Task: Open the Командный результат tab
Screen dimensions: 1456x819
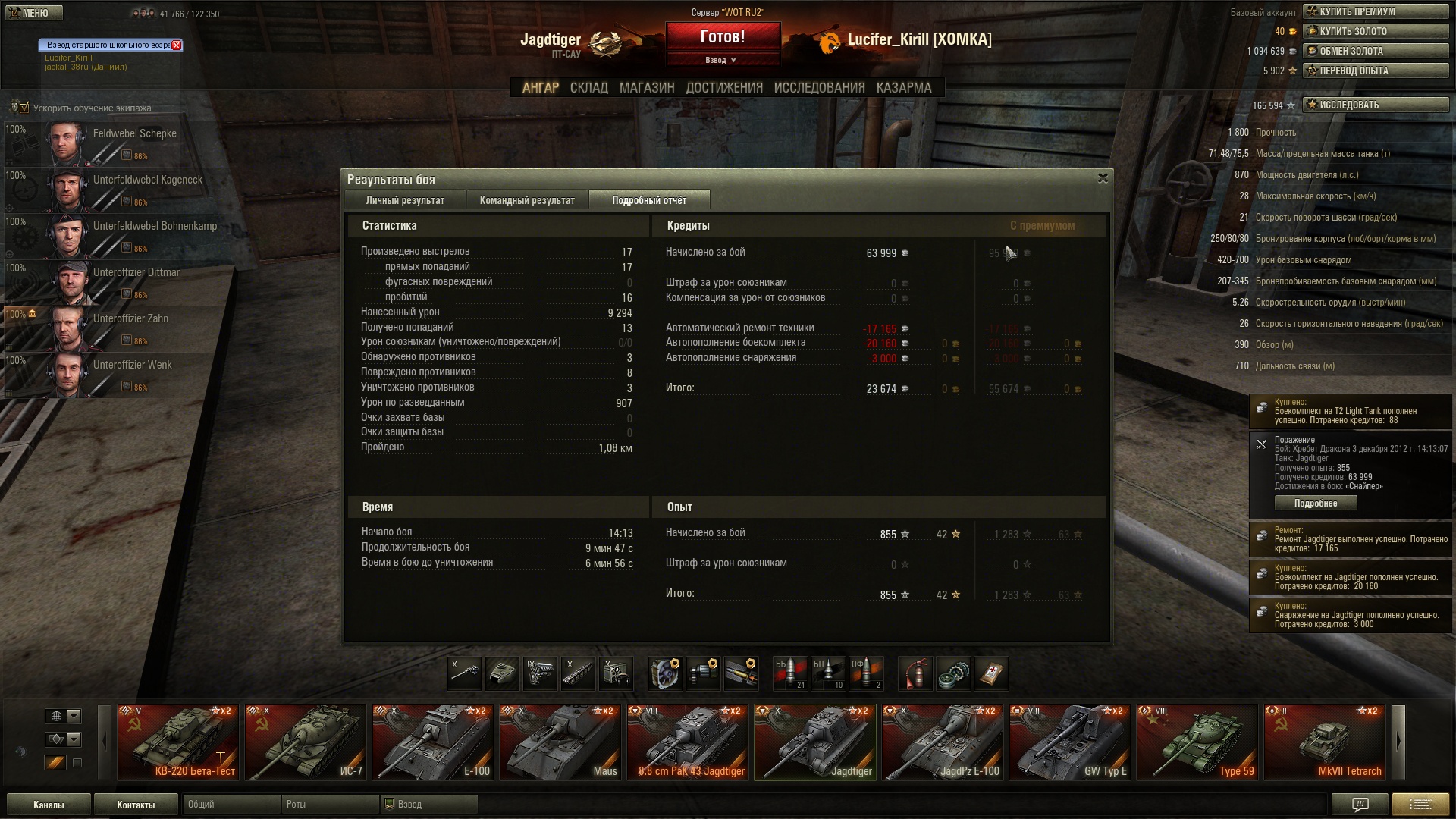Action: [x=527, y=200]
